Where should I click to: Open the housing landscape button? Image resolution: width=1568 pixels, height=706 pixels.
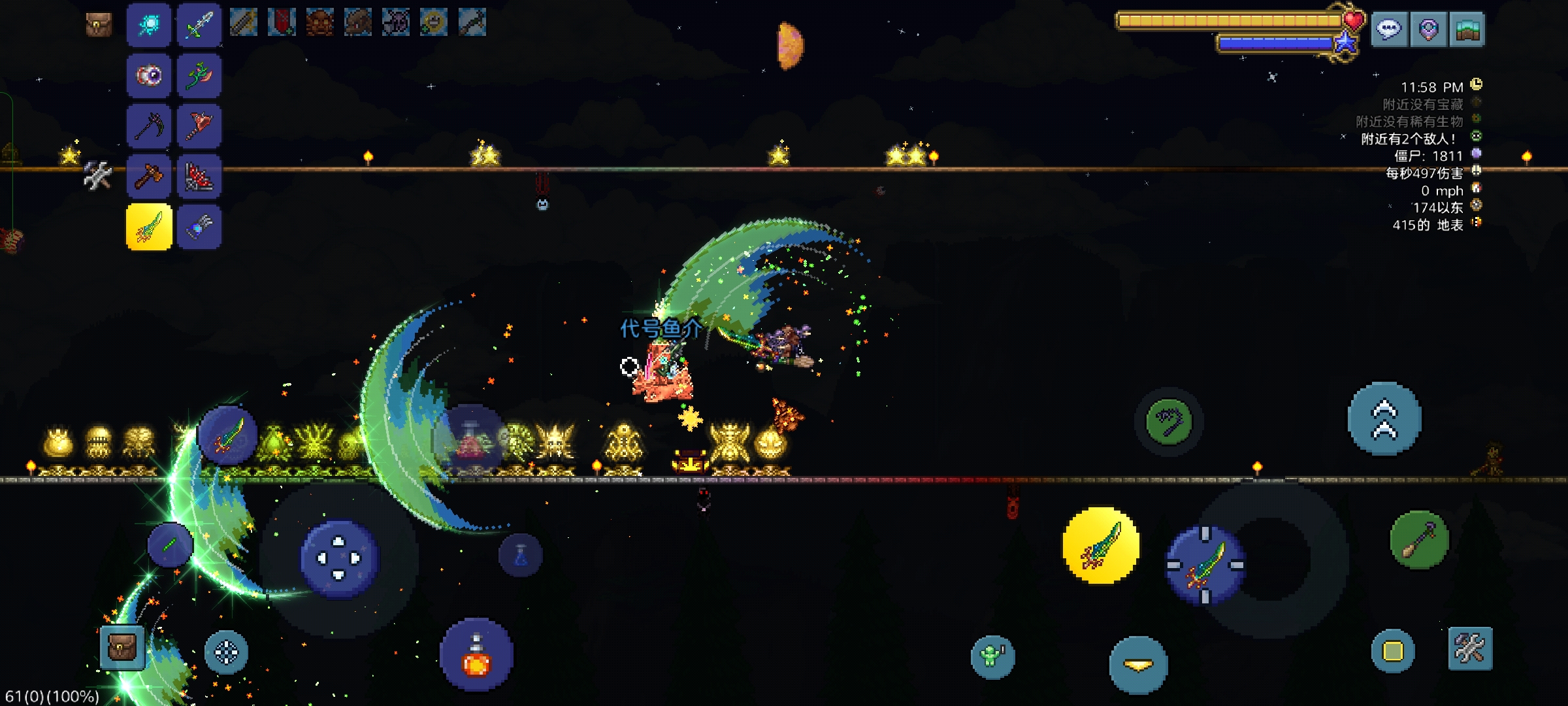click(1467, 29)
